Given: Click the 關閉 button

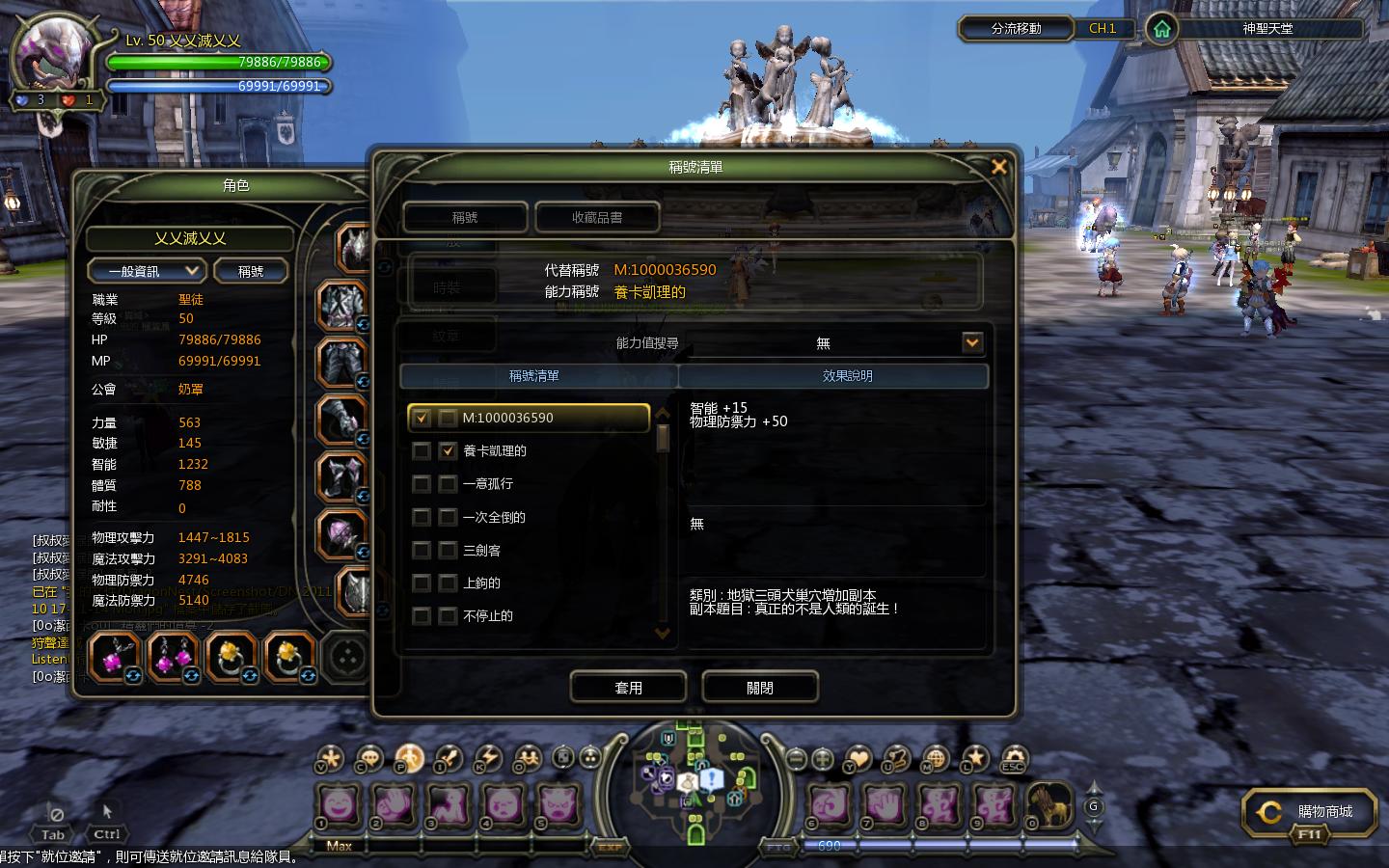Looking at the screenshot, I should pyautogui.click(x=760, y=688).
